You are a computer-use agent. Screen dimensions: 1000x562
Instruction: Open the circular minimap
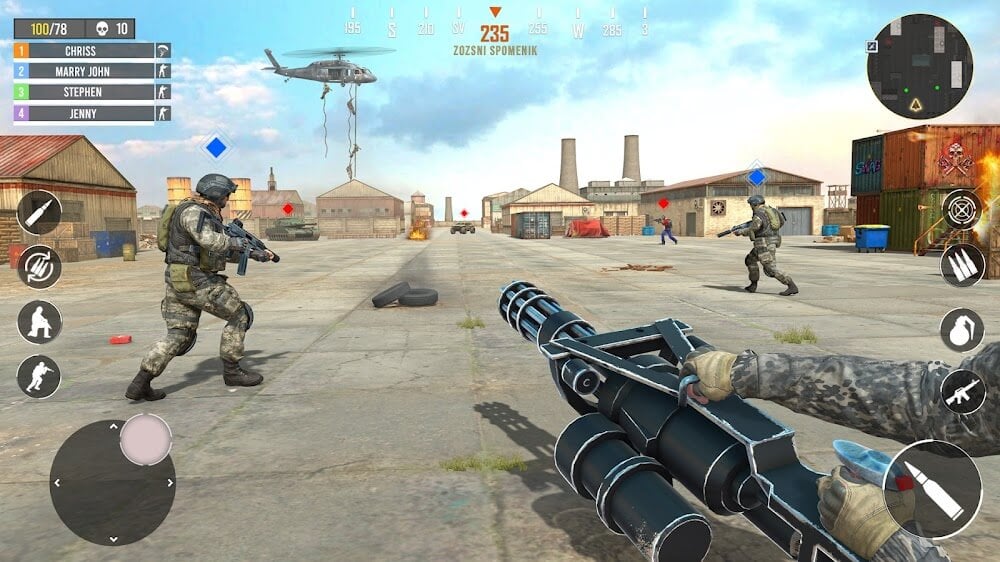pyautogui.click(x=920, y=67)
